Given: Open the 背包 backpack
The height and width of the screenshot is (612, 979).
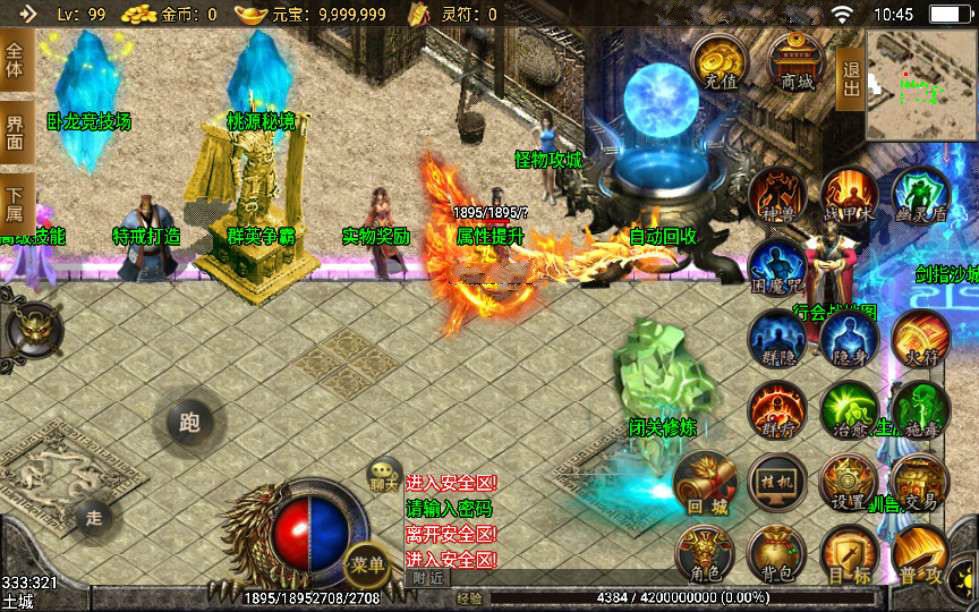Looking at the screenshot, I should click(x=777, y=553).
